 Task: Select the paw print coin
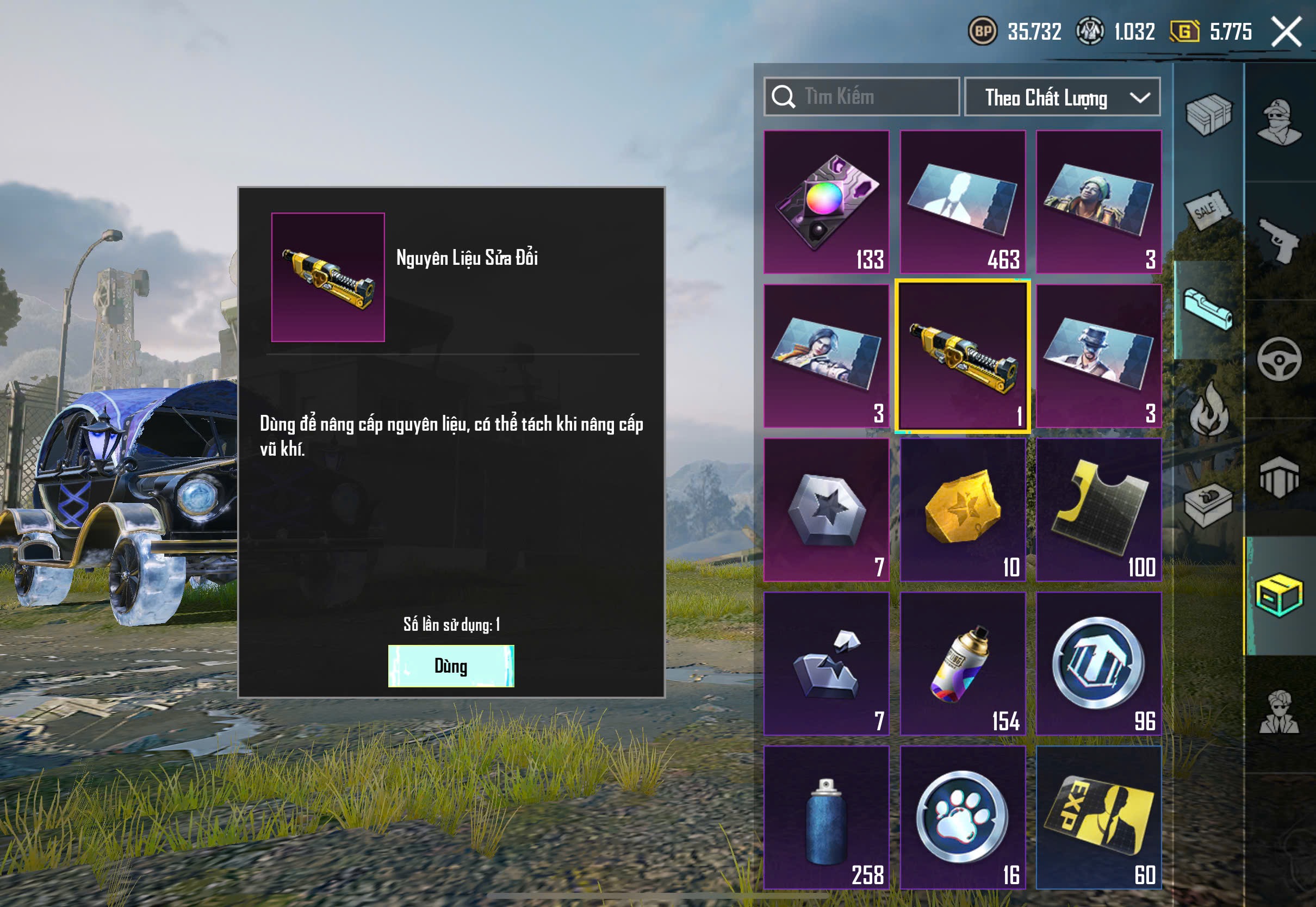tap(963, 817)
